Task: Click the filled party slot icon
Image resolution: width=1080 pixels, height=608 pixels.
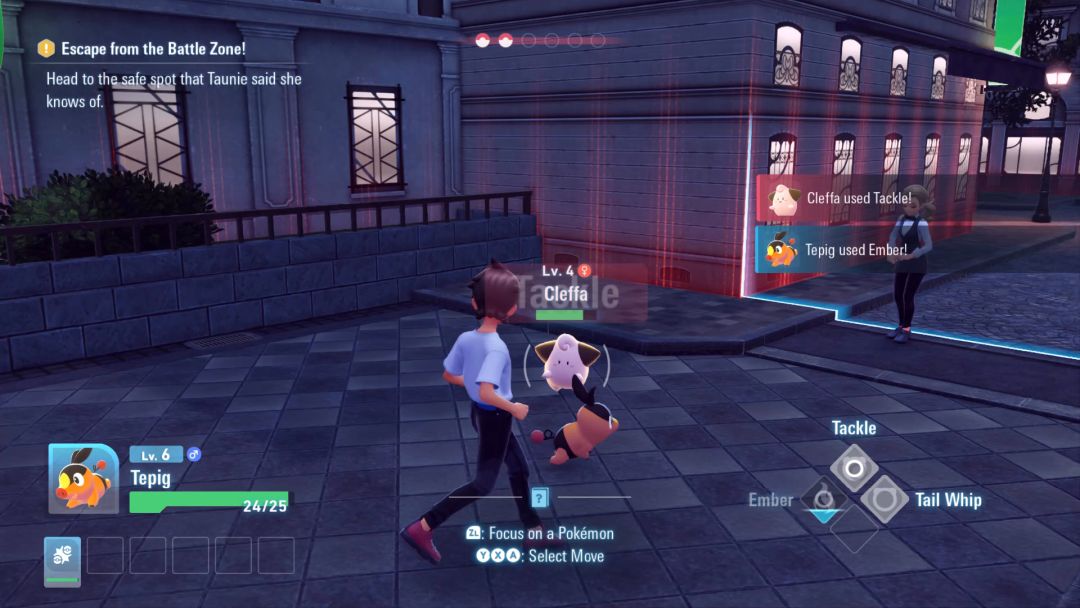Action: pos(62,560)
